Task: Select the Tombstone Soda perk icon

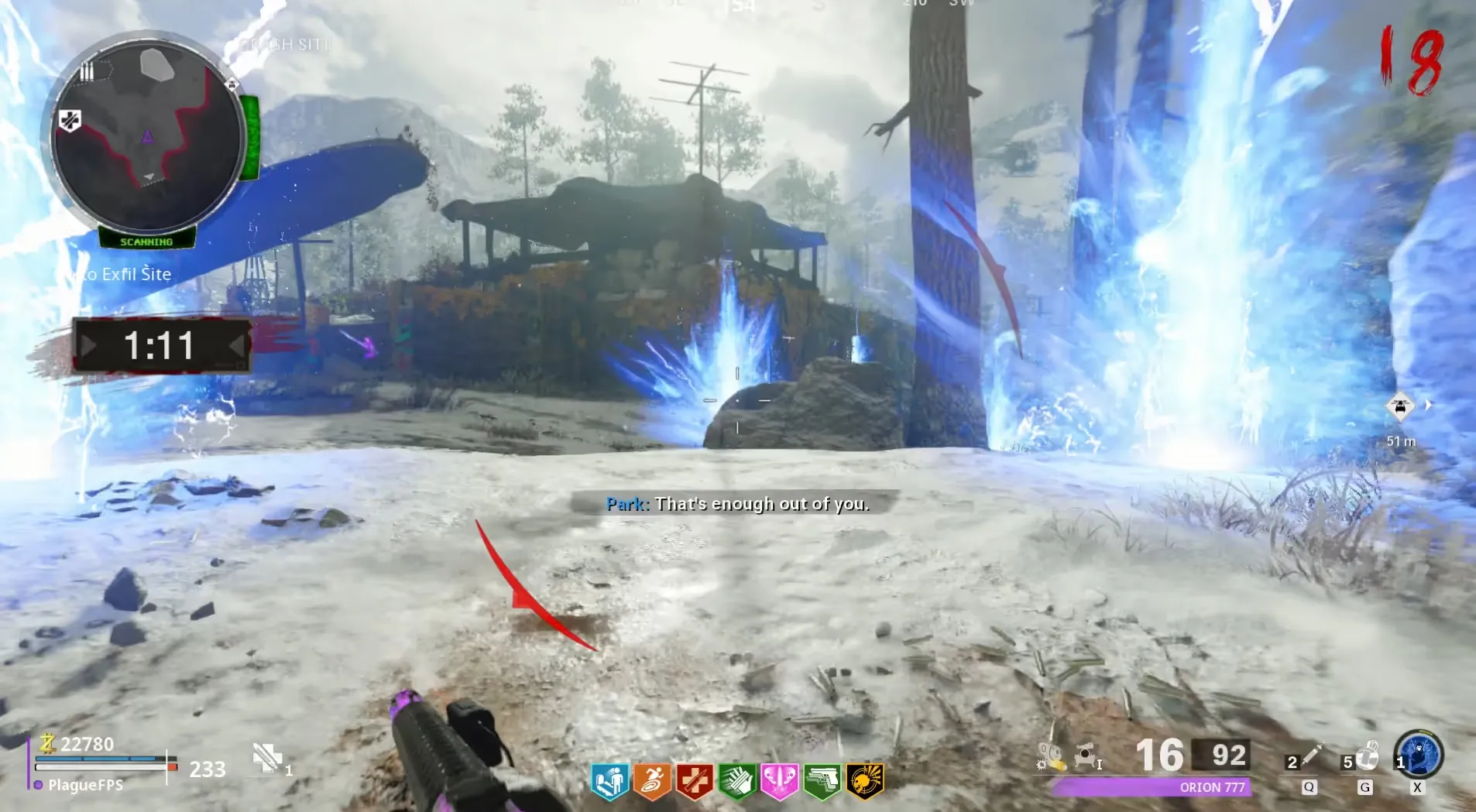Action: pos(609,780)
